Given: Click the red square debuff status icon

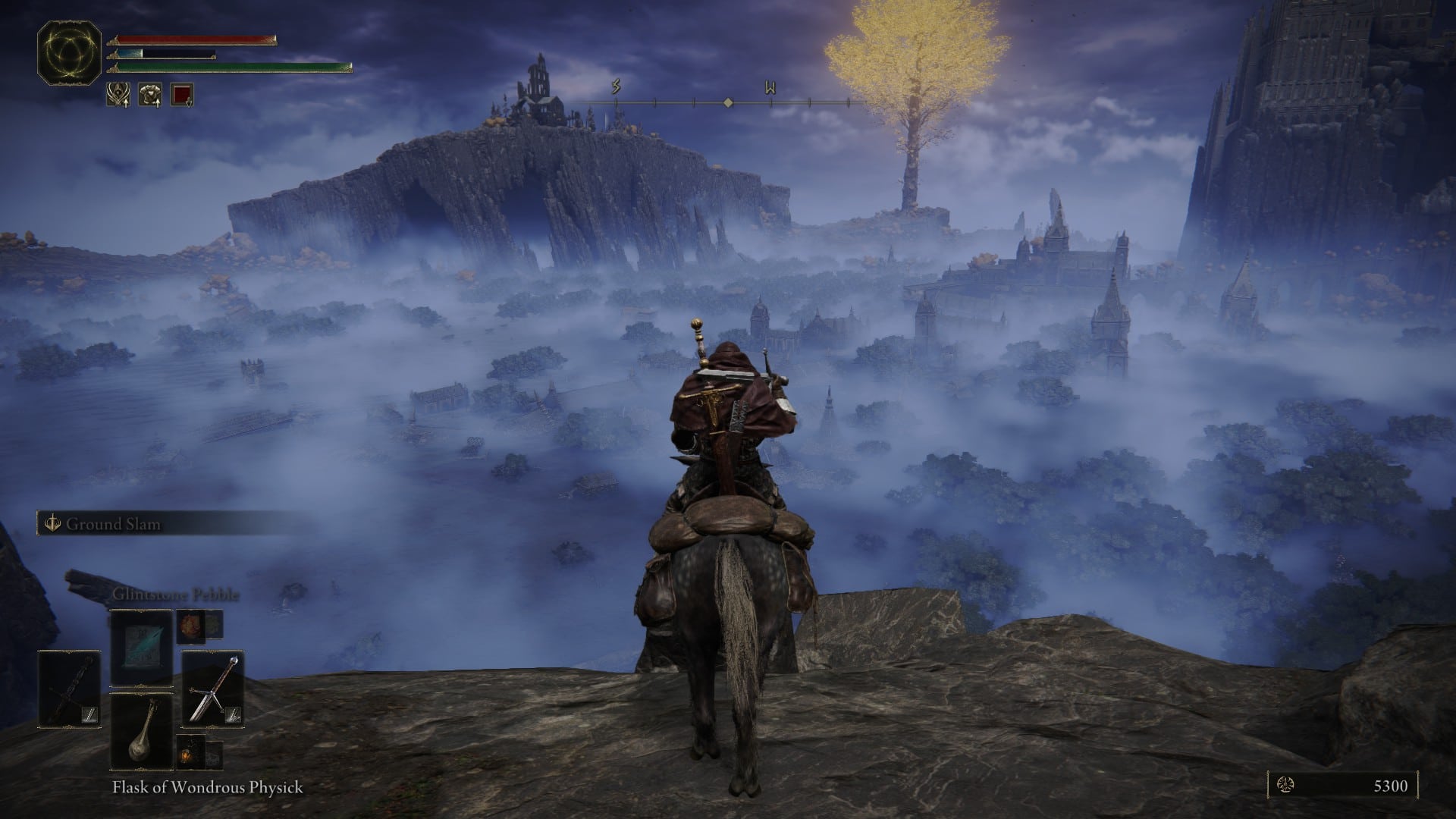Looking at the screenshot, I should coord(182,94).
